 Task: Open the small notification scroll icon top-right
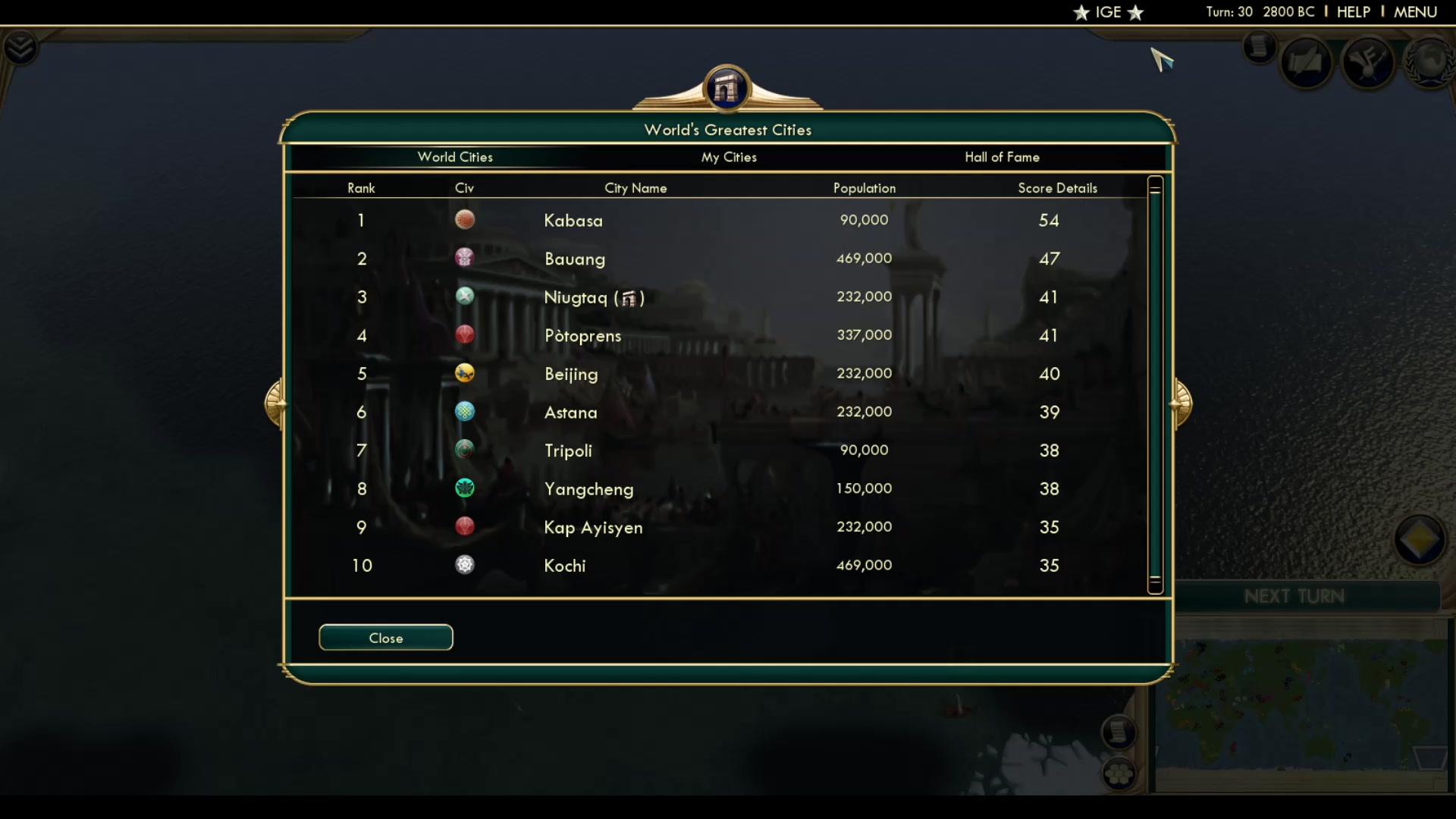coord(1259,47)
